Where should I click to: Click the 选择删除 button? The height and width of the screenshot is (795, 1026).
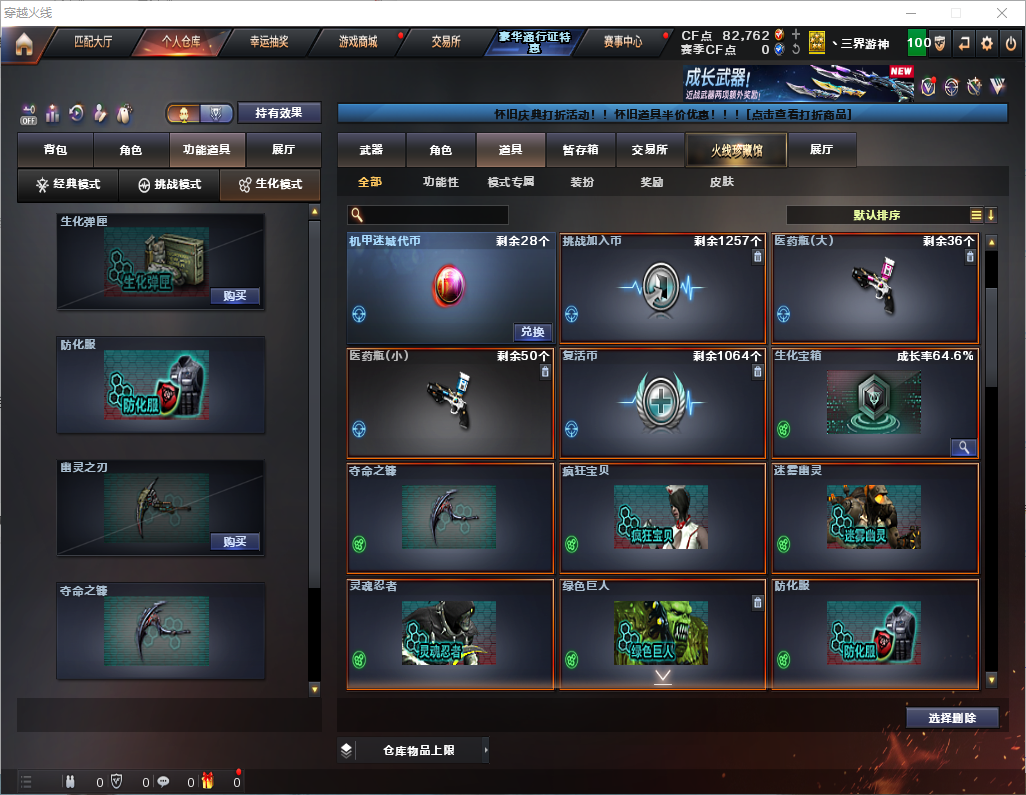(x=952, y=718)
